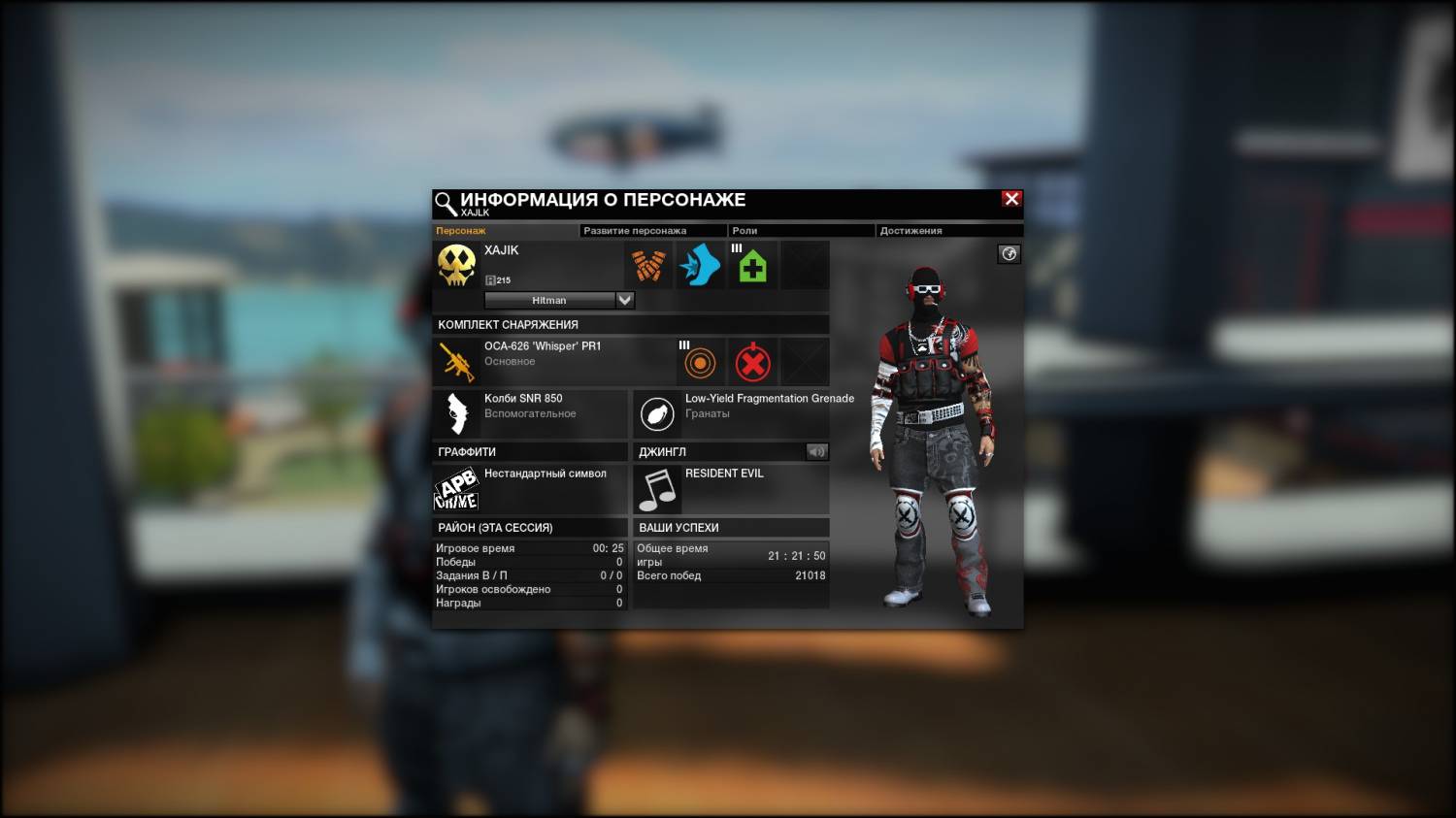
Task: Choose the green medical cross modifier icon
Action: [x=752, y=265]
